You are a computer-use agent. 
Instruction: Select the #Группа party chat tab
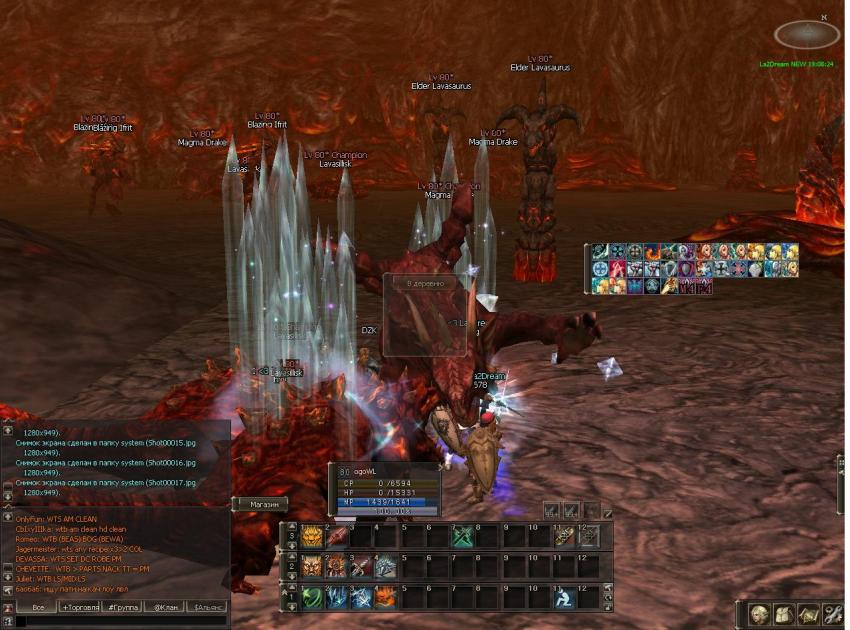coord(122,607)
